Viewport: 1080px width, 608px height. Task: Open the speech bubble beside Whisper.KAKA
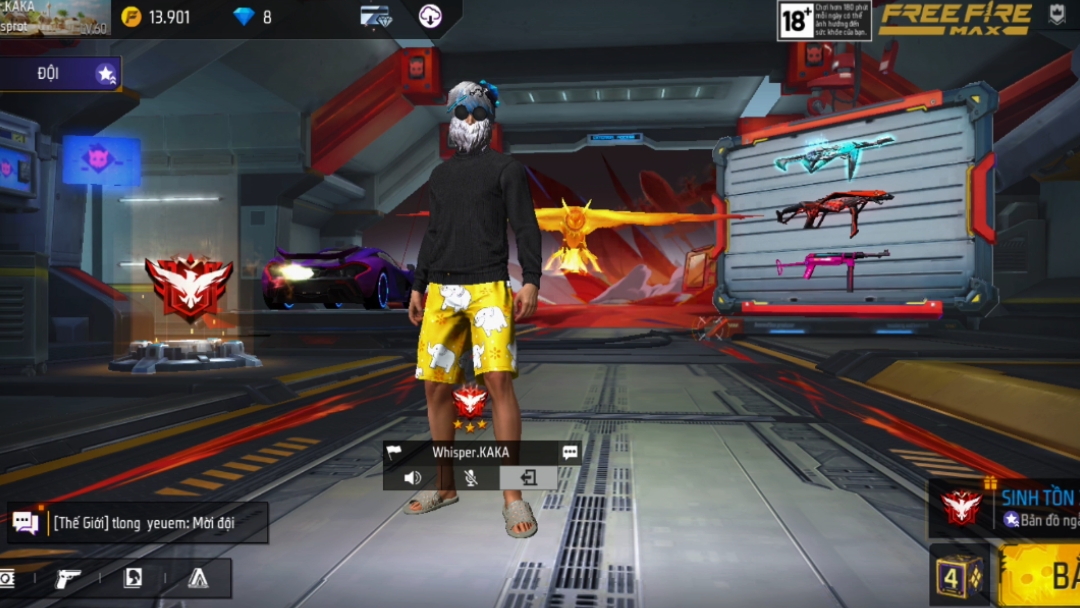[x=570, y=452]
